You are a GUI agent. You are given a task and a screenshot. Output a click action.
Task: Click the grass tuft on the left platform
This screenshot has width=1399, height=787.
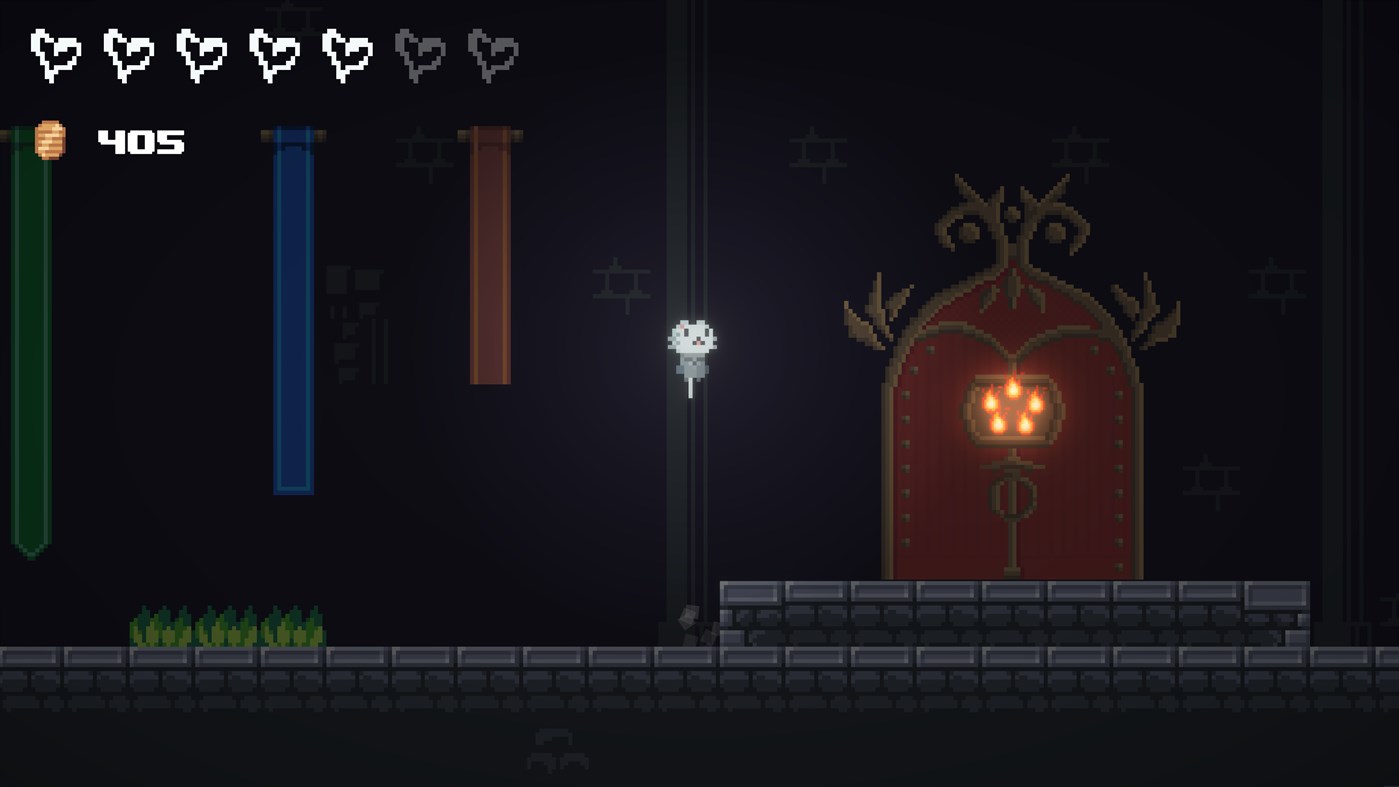pyautogui.click(x=225, y=625)
